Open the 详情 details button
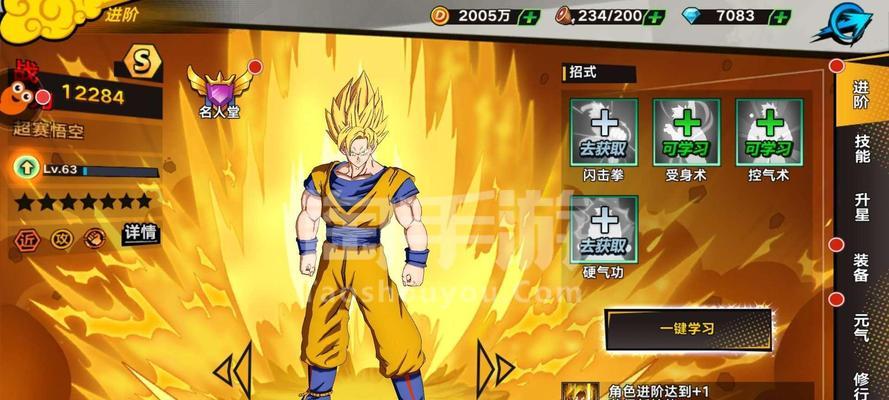The image size is (889, 400). click(140, 233)
